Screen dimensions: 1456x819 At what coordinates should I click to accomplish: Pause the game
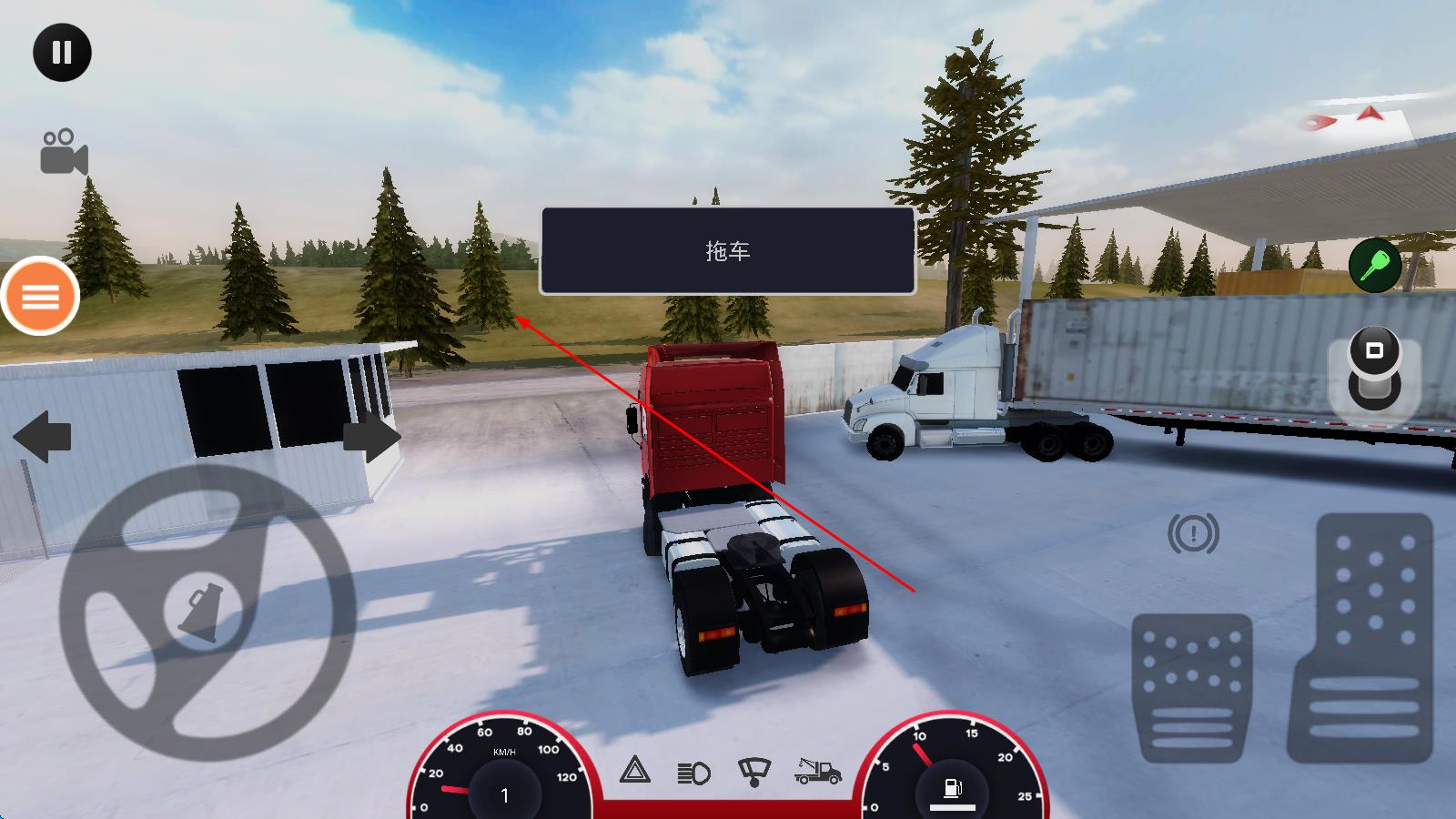click(62, 53)
